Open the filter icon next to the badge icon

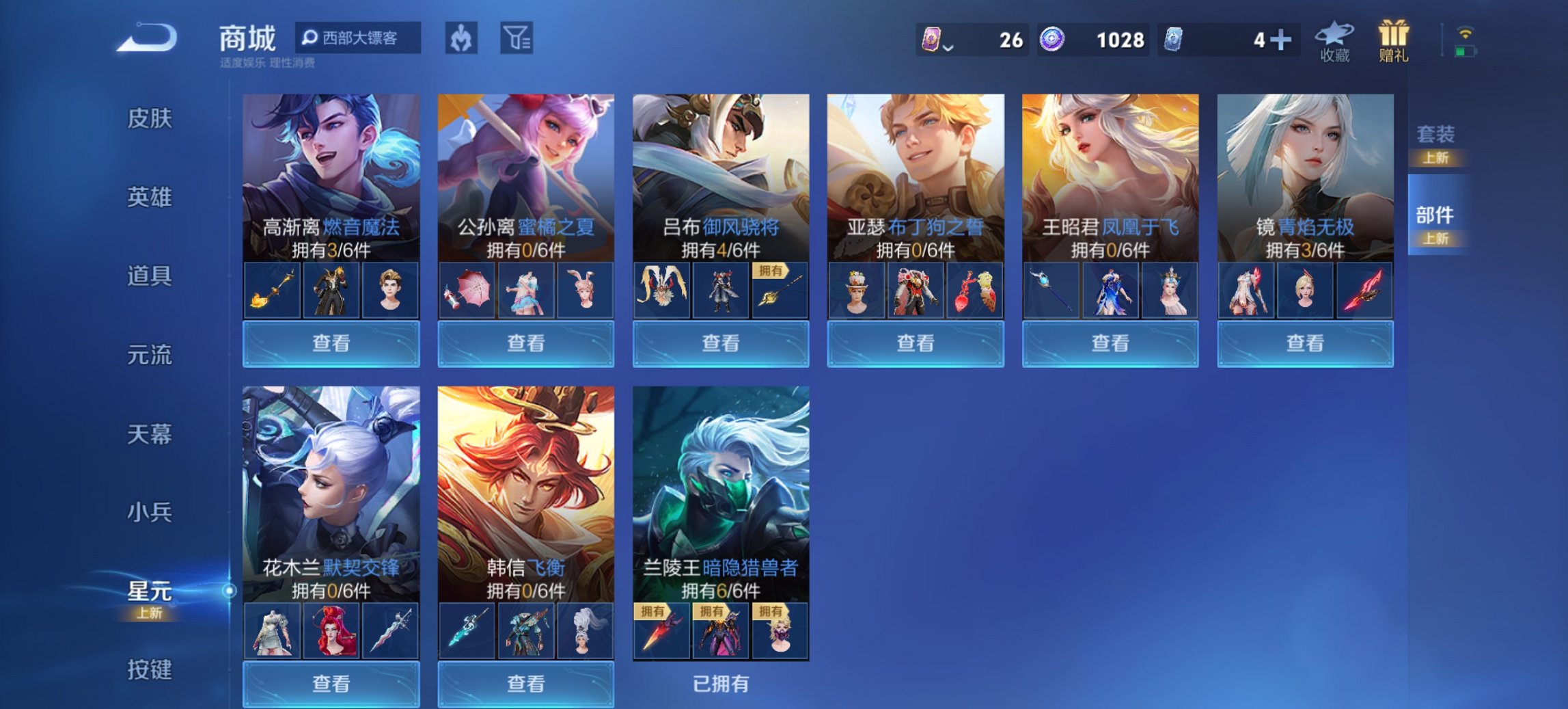click(x=517, y=39)
